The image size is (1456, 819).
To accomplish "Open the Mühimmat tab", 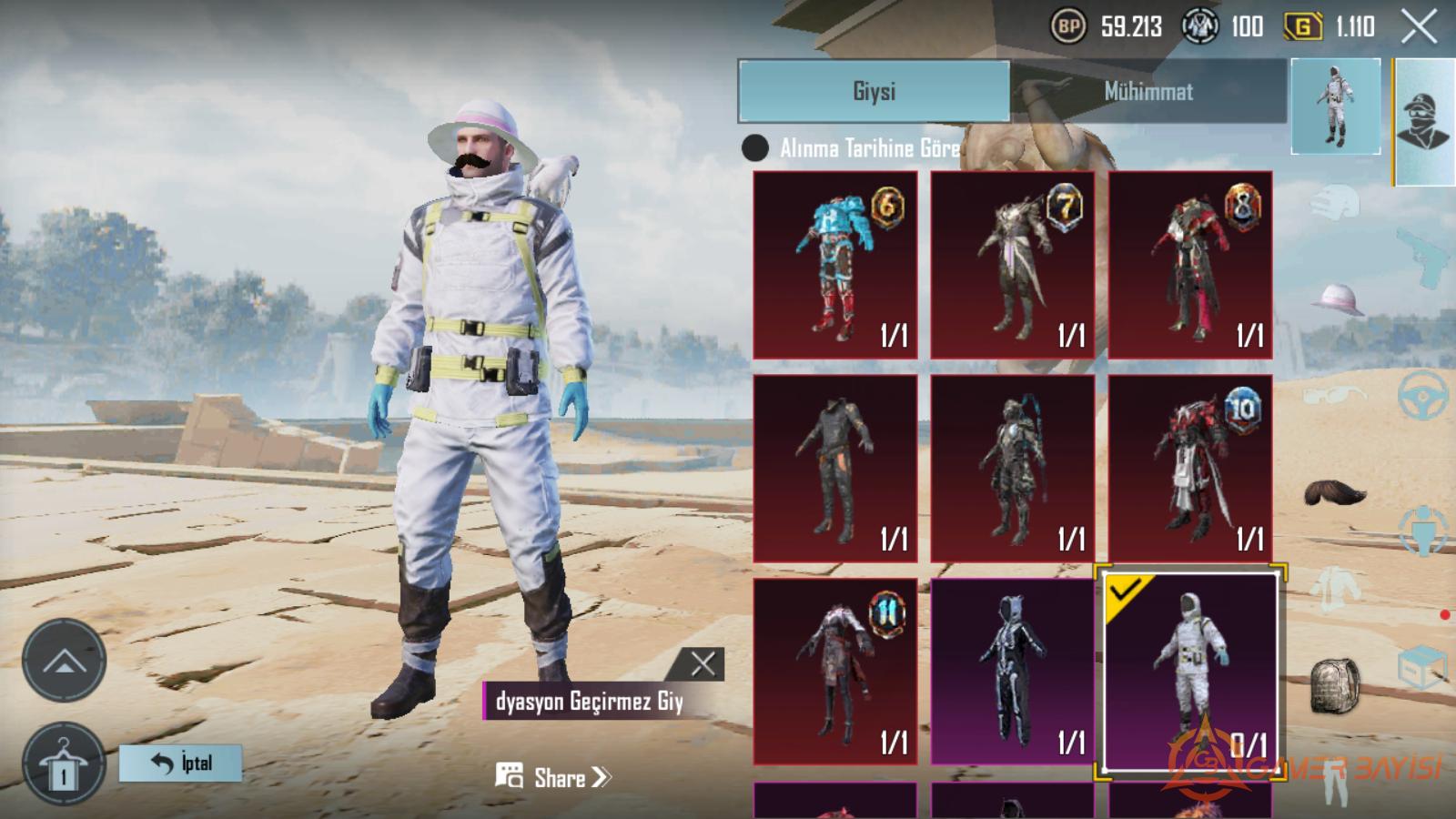I will [1148, 91].
